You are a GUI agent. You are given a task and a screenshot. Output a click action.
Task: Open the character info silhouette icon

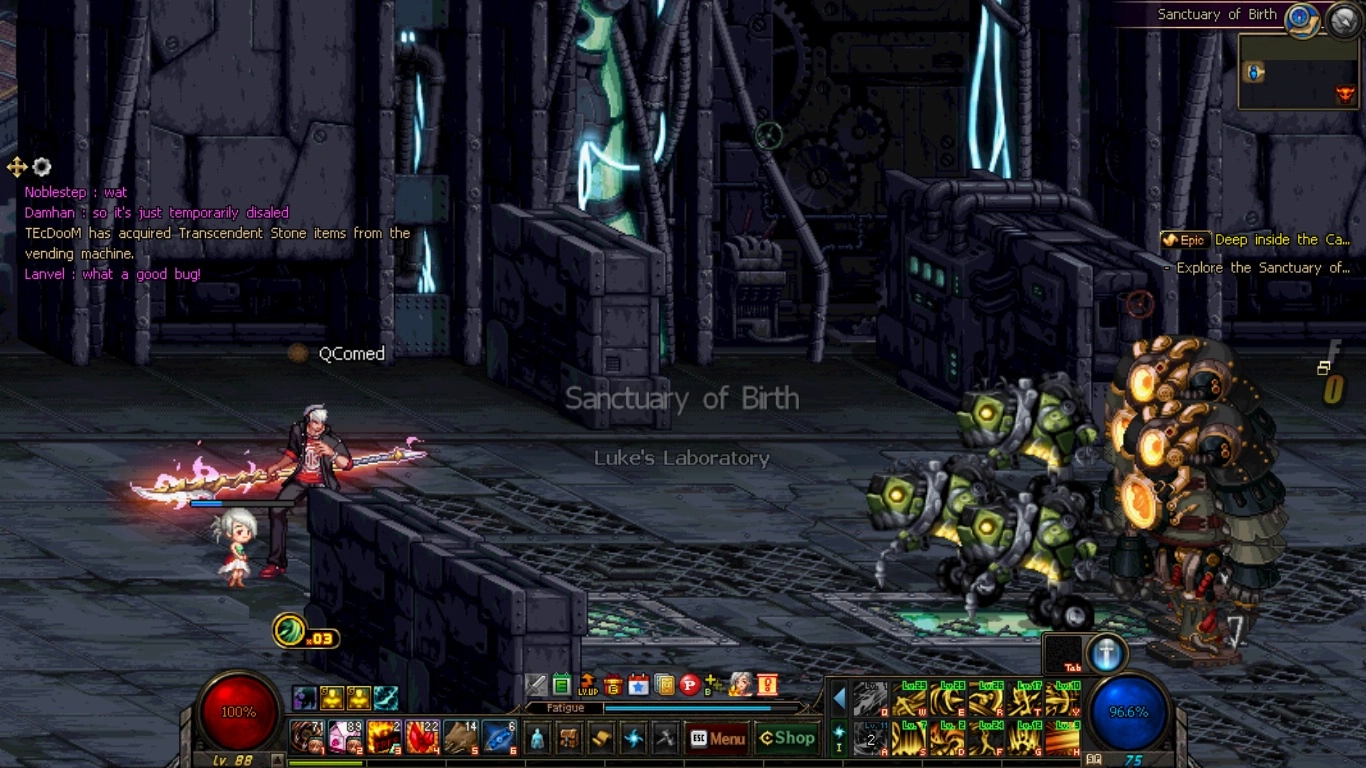[x=537, y=739]
